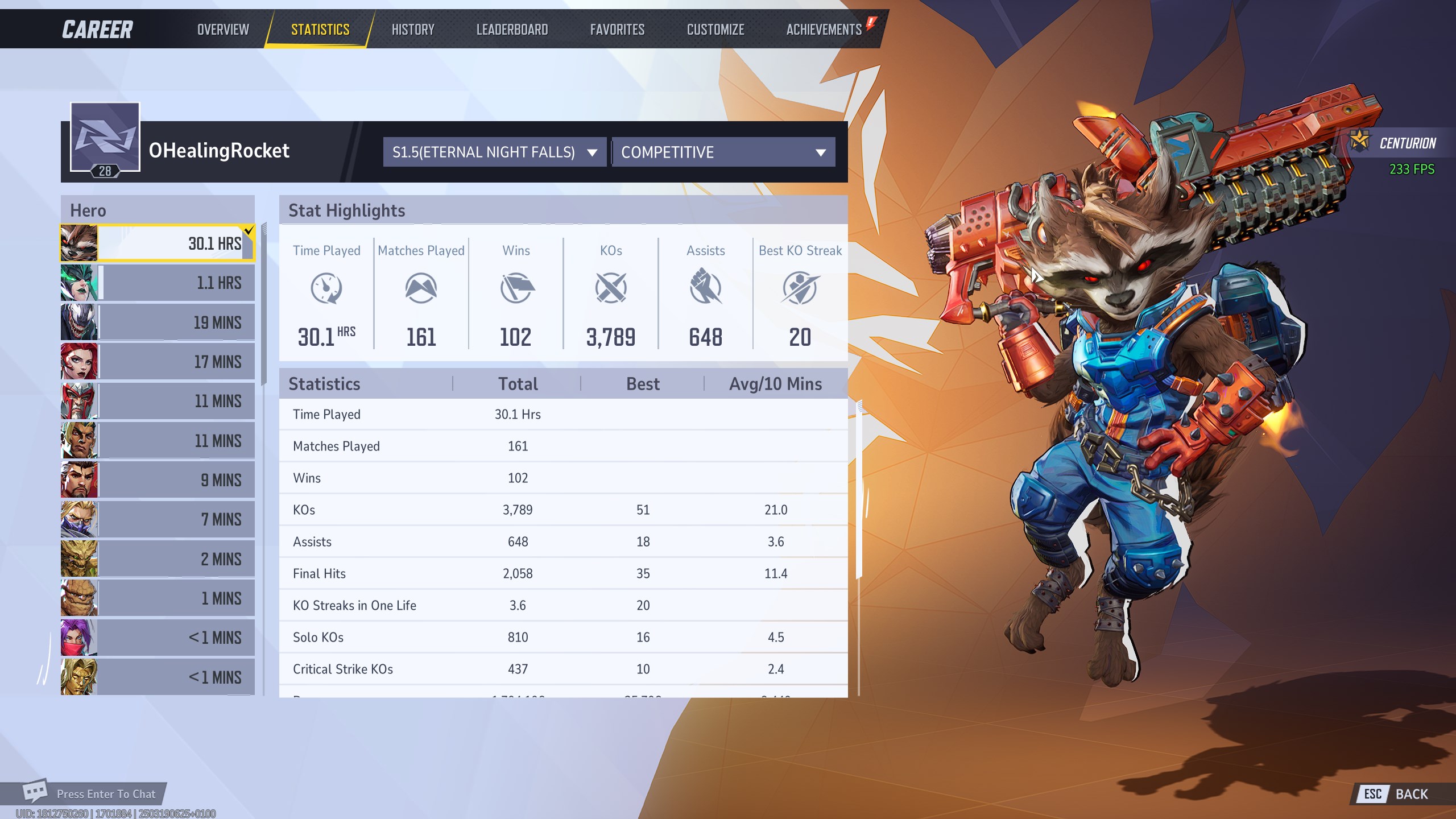Screen dimensions: 1456x819
Task: Open the Customize tab
Action: coord(715,30)
